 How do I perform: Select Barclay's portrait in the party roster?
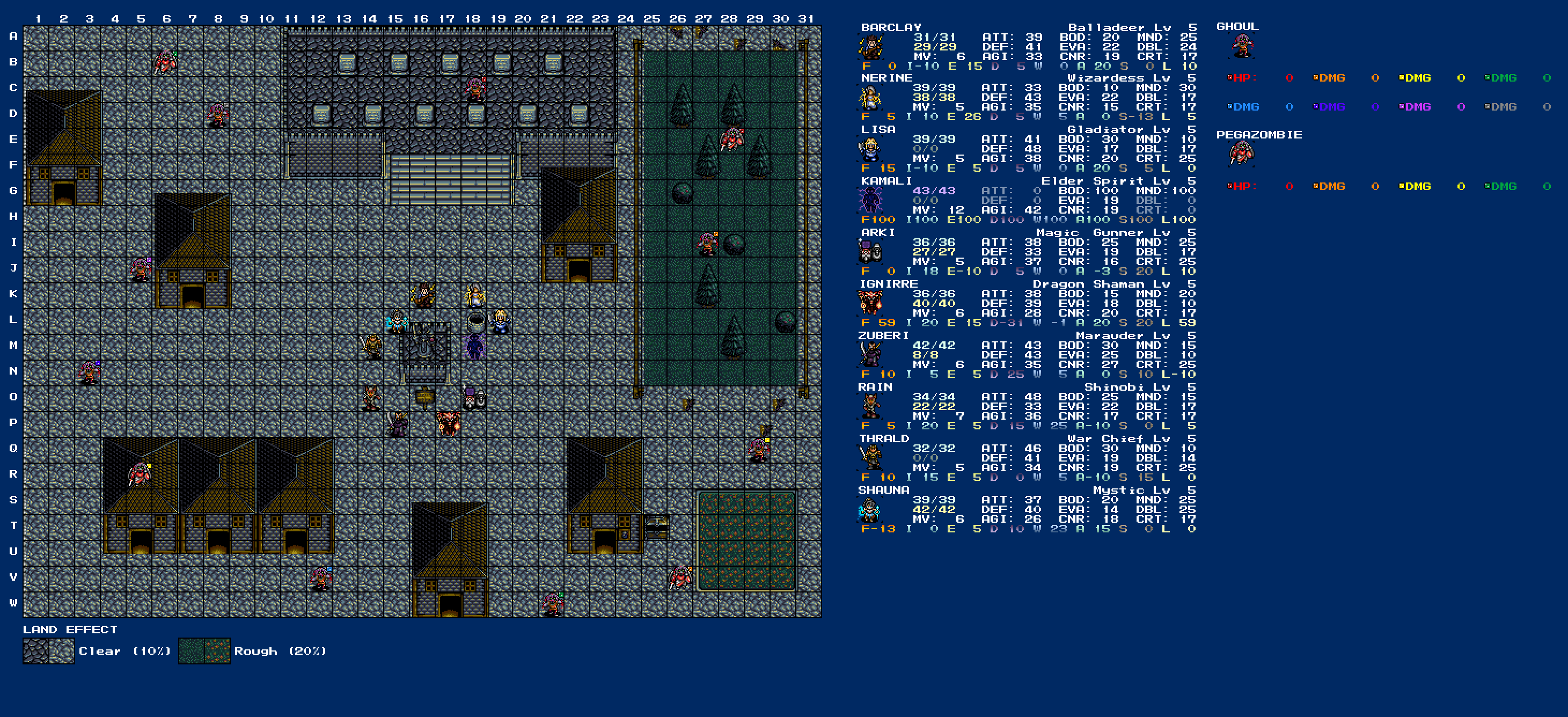(870, 47)
